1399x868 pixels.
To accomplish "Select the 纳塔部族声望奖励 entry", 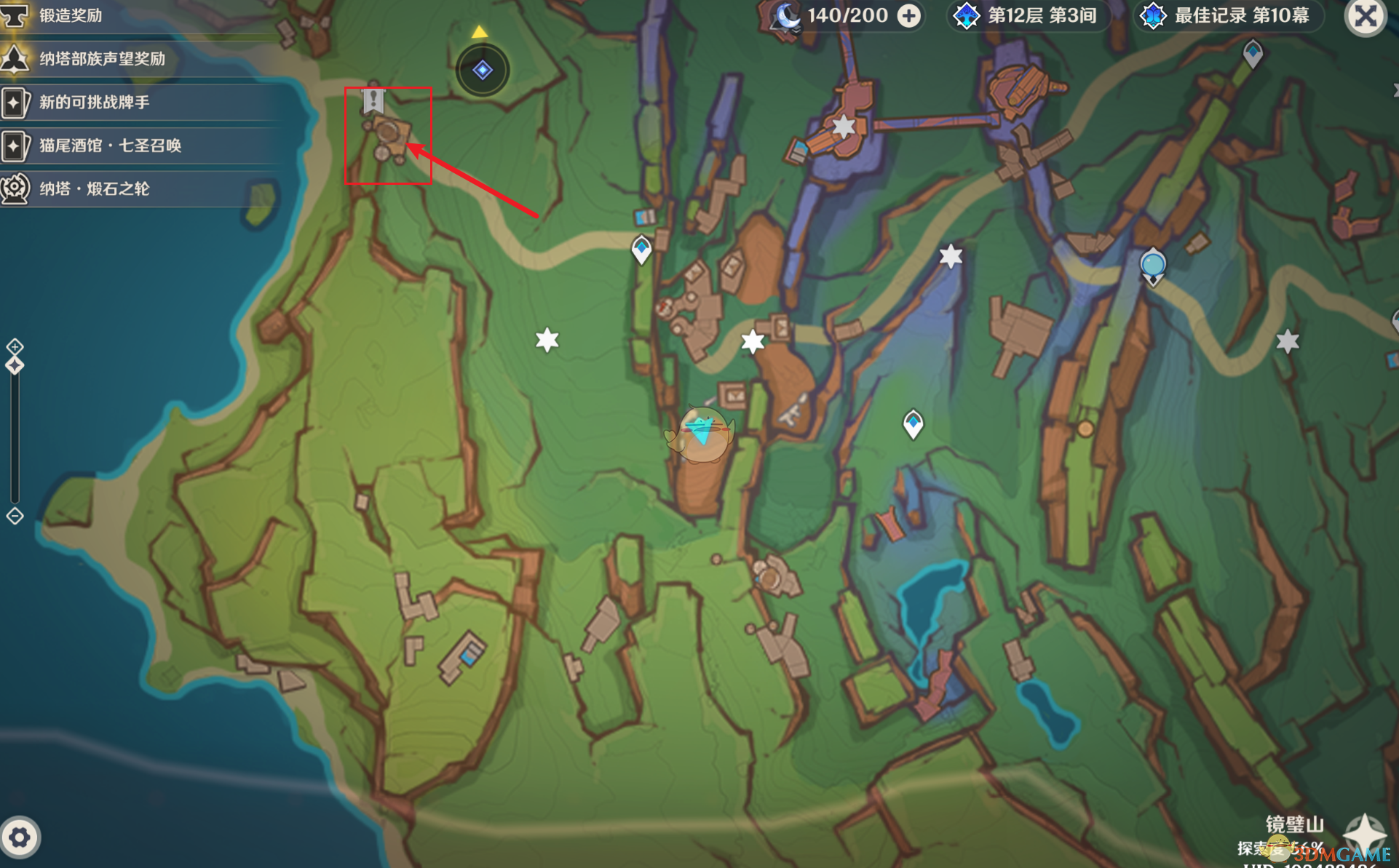I will coord(102,59).
